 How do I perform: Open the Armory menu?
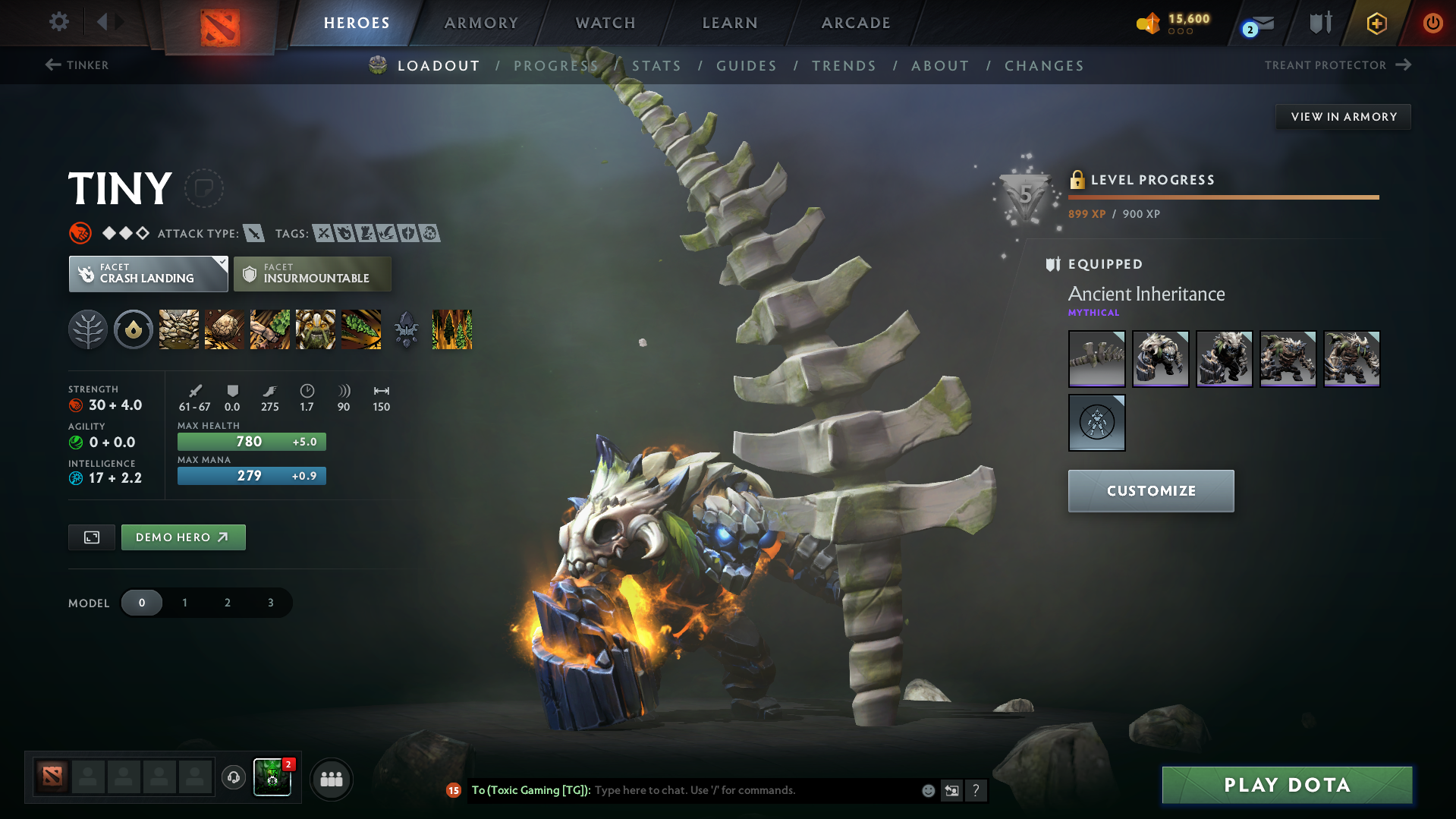(x=480, y=23)
